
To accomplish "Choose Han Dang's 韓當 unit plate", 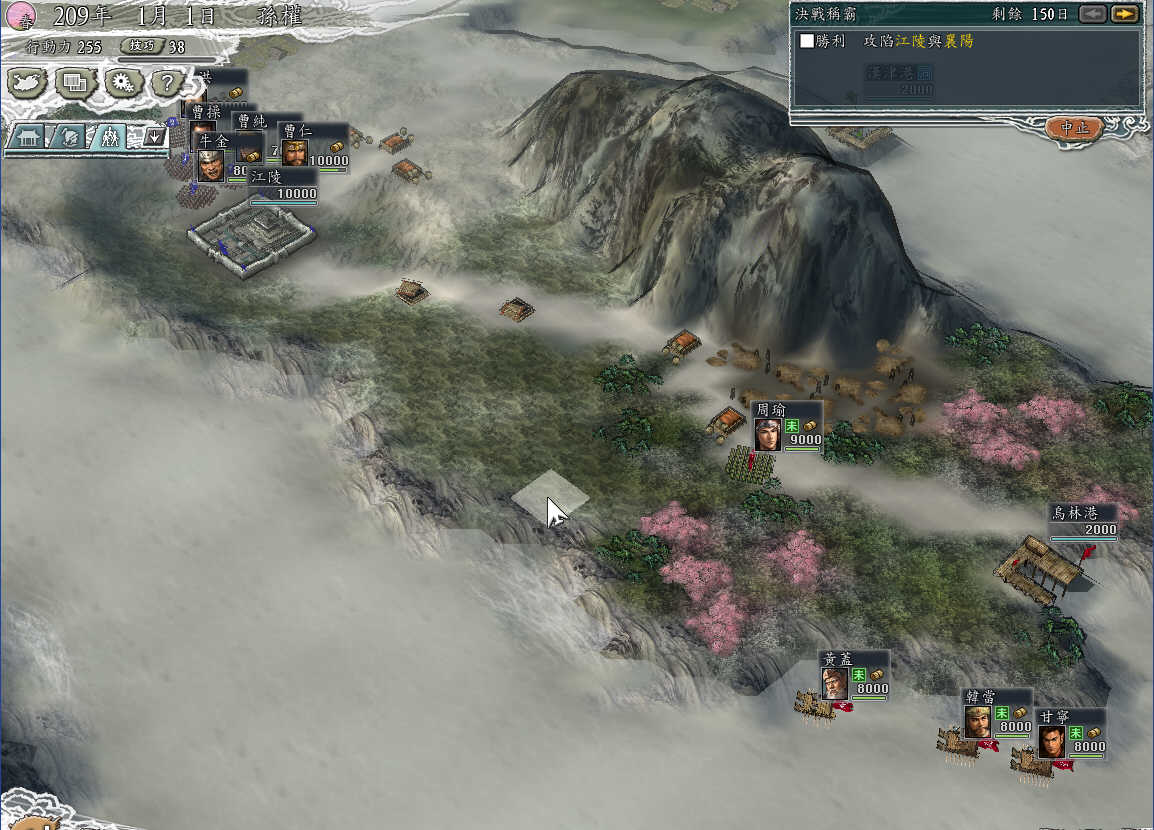I will point(997,713).
